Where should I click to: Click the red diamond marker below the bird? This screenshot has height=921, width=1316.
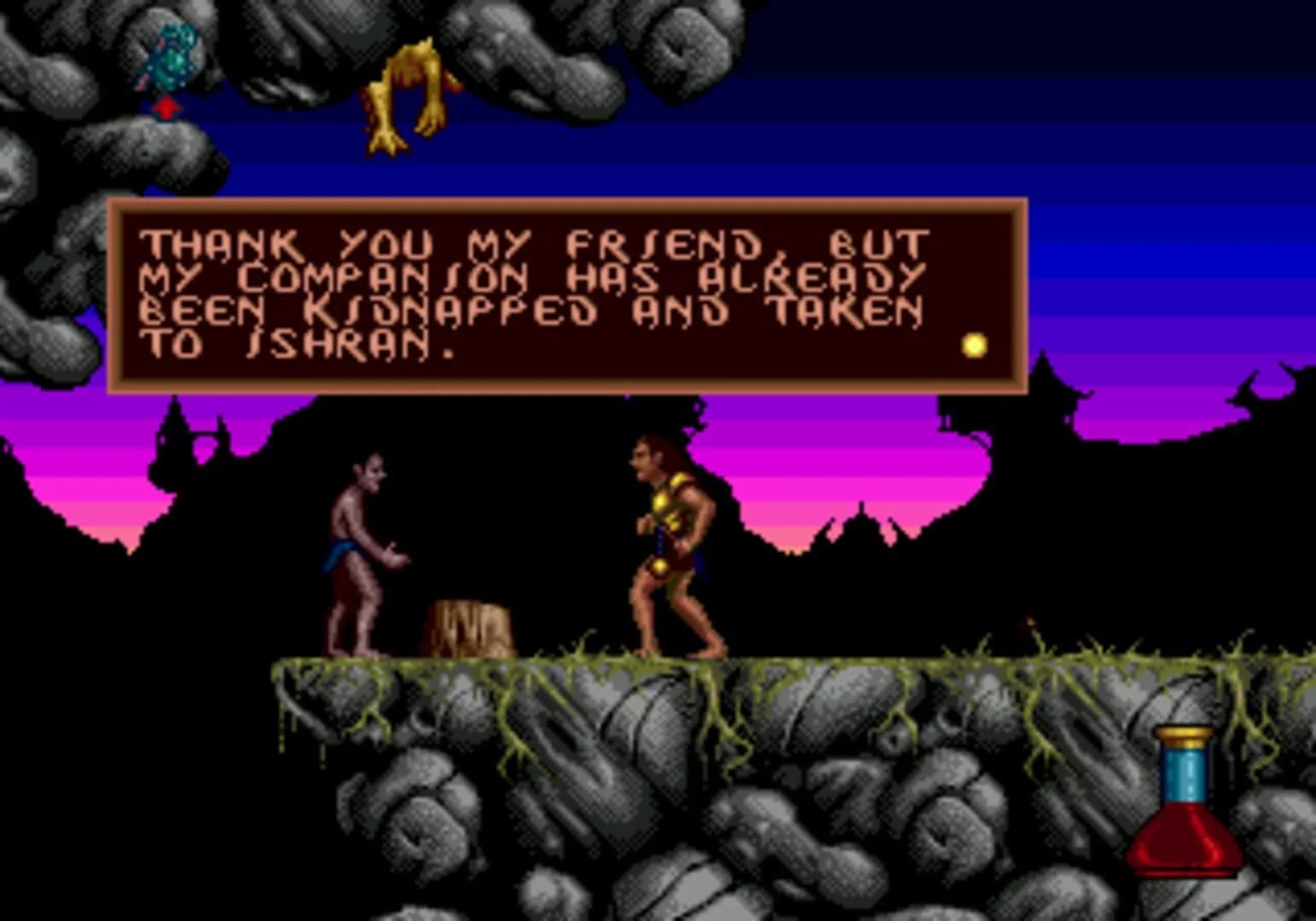coord(165,109)
